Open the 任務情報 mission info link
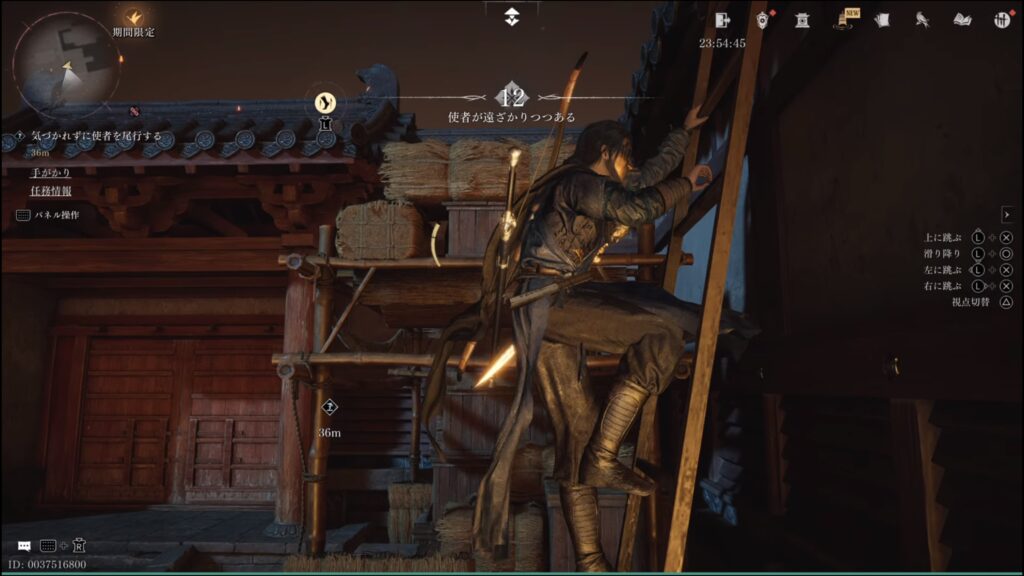Image resolution: width=1024 pixels, height=576 pixels. 50,191
